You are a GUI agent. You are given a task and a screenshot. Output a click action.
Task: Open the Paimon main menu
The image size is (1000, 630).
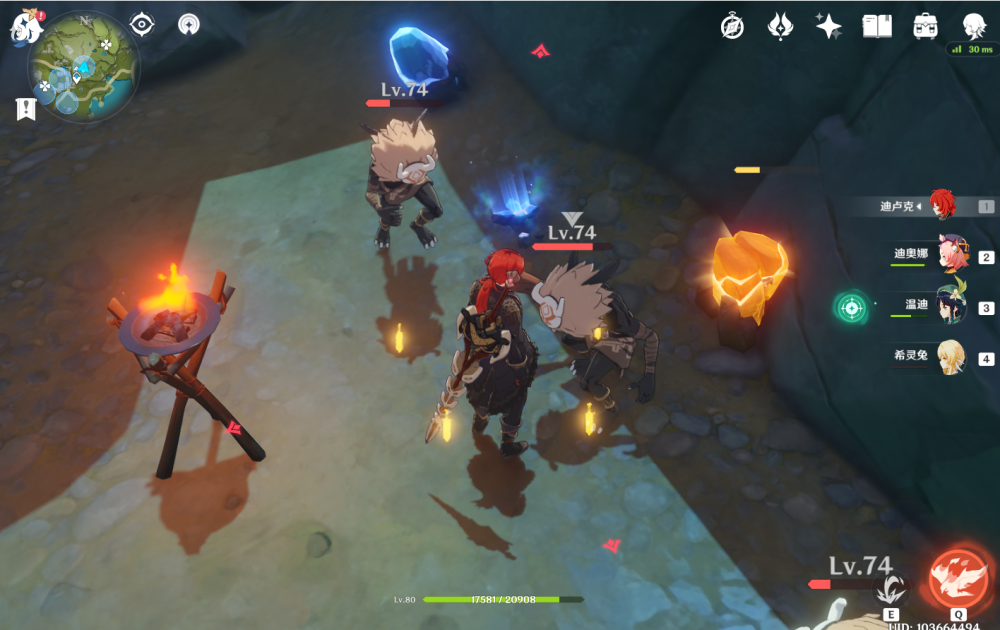[x=24, y=26]
